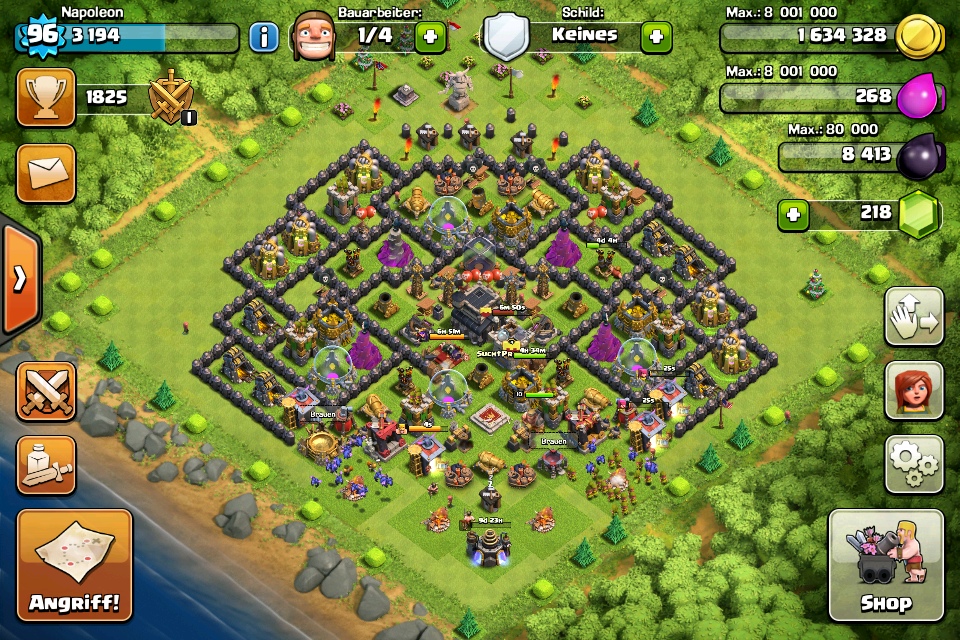Tap the level 96 experience badge

point(38,35)
